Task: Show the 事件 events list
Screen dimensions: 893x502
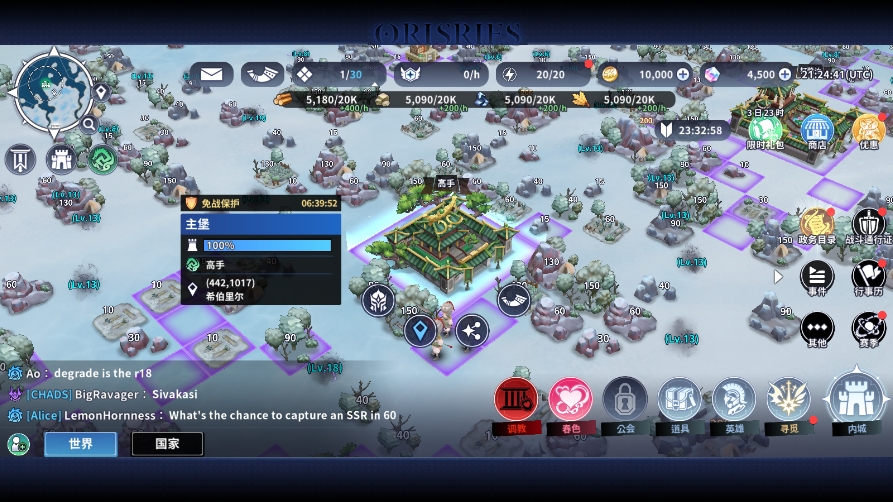Action: click(817, 277)
